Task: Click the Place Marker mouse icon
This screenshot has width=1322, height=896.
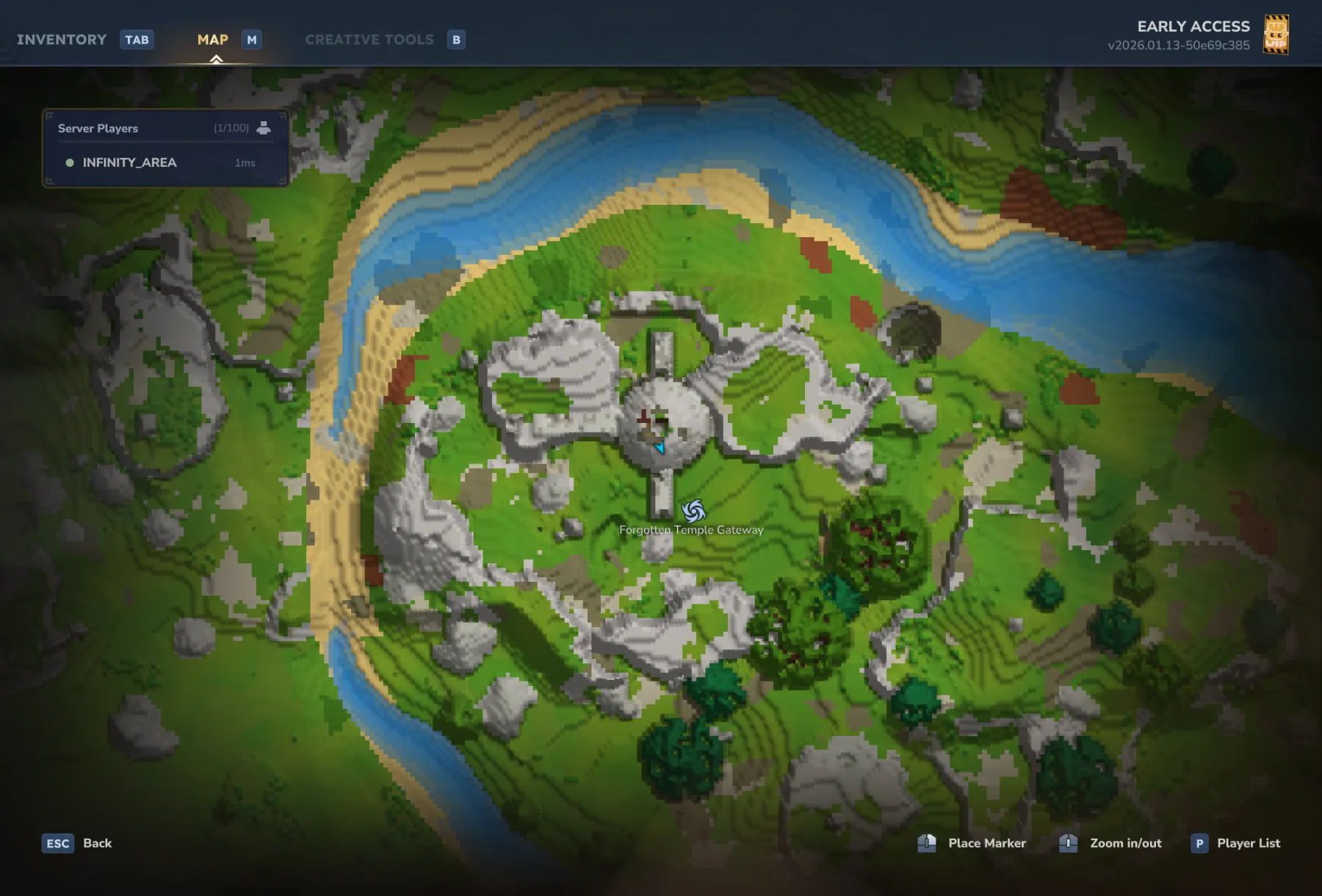Action: point(927,843)
